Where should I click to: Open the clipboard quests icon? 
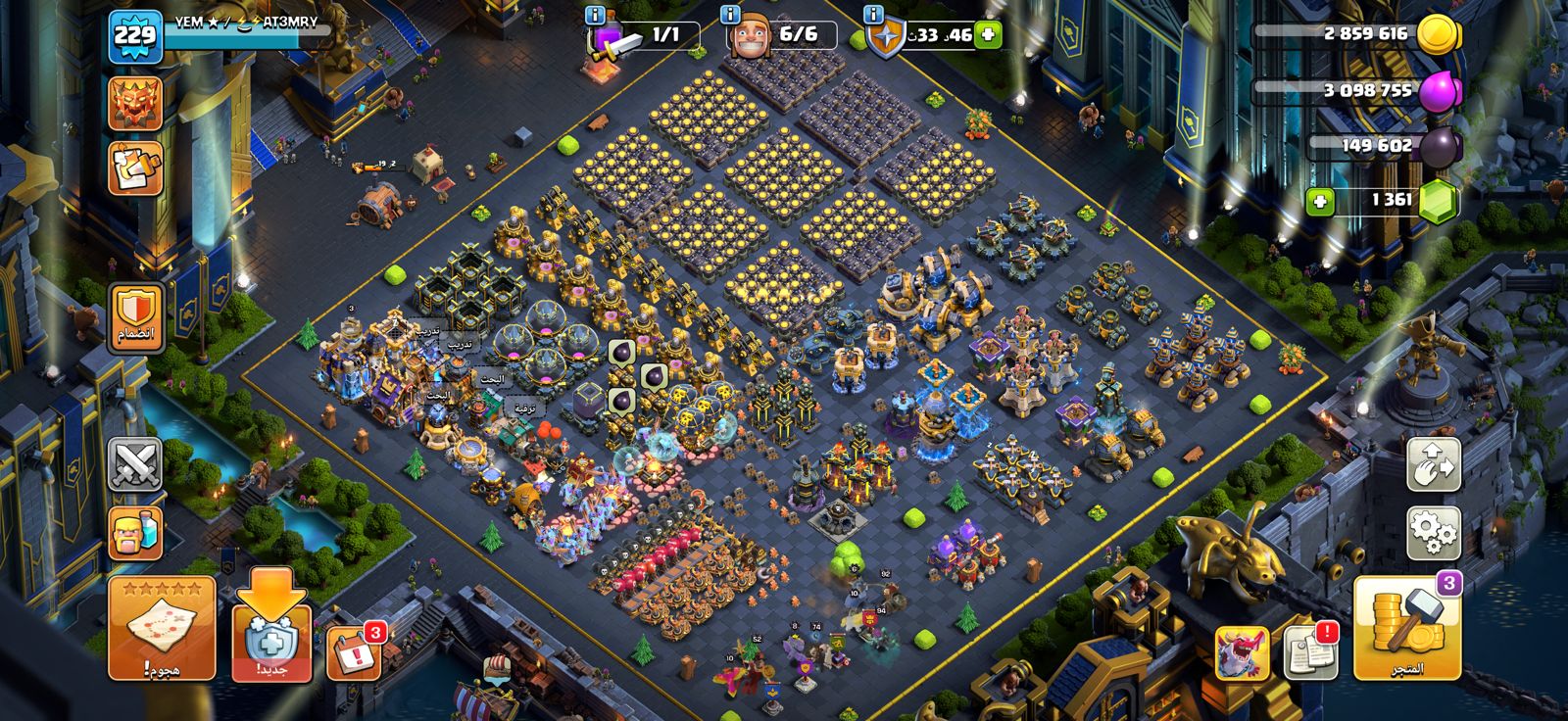(135, 168)
